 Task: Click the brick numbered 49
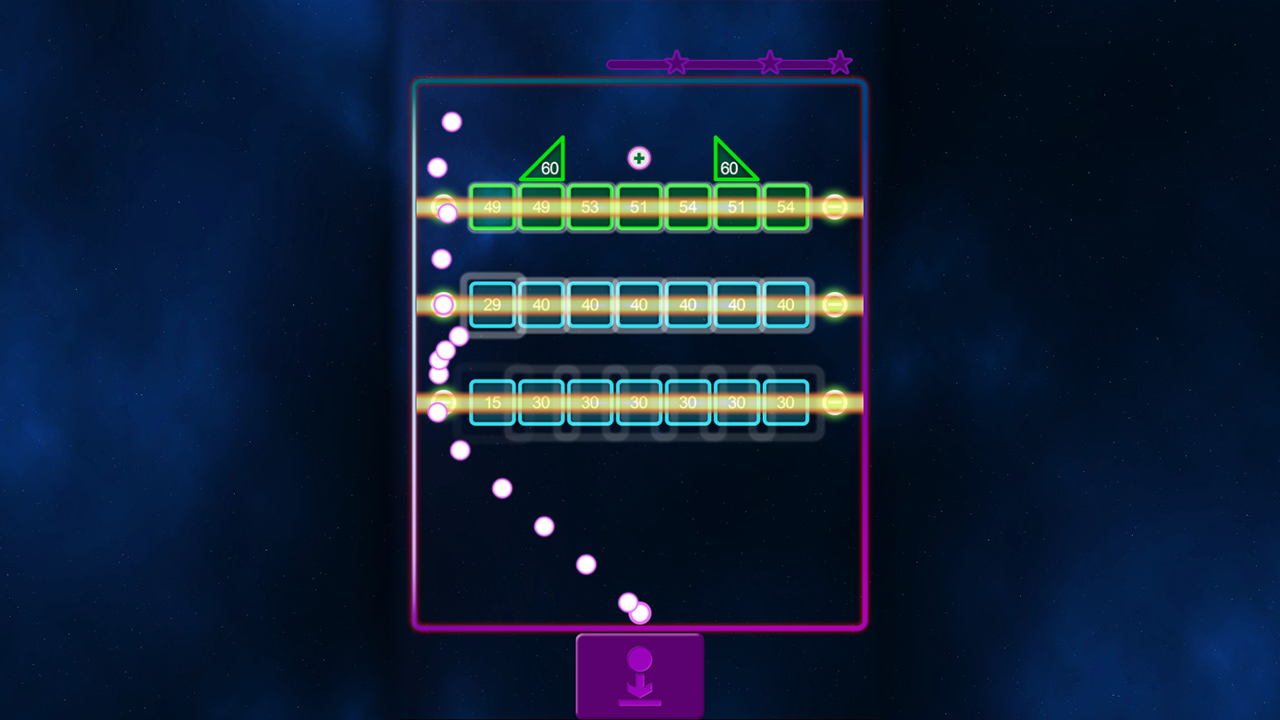click(x=493, y=207)
